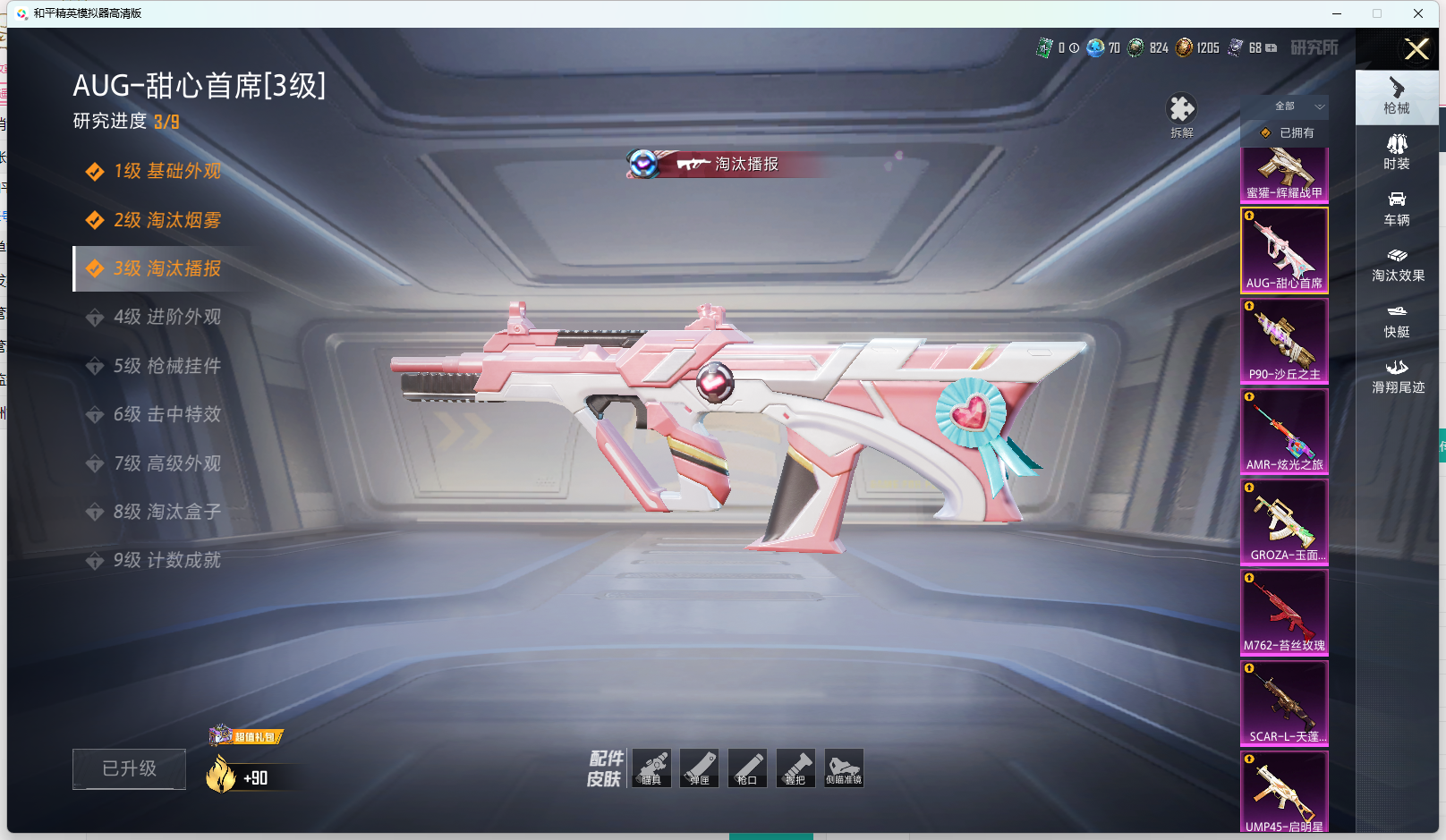The image size is (1446, 840).
Task: Select the 蜜獾-辉耀战甲 skin thumbnail
Action: (1284, 175)
